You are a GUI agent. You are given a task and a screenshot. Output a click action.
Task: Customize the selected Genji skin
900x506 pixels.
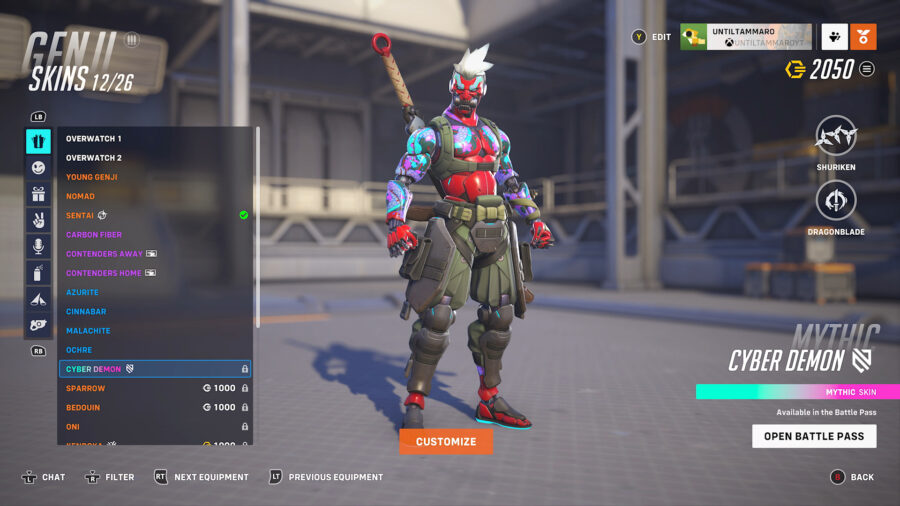point(446,441)
